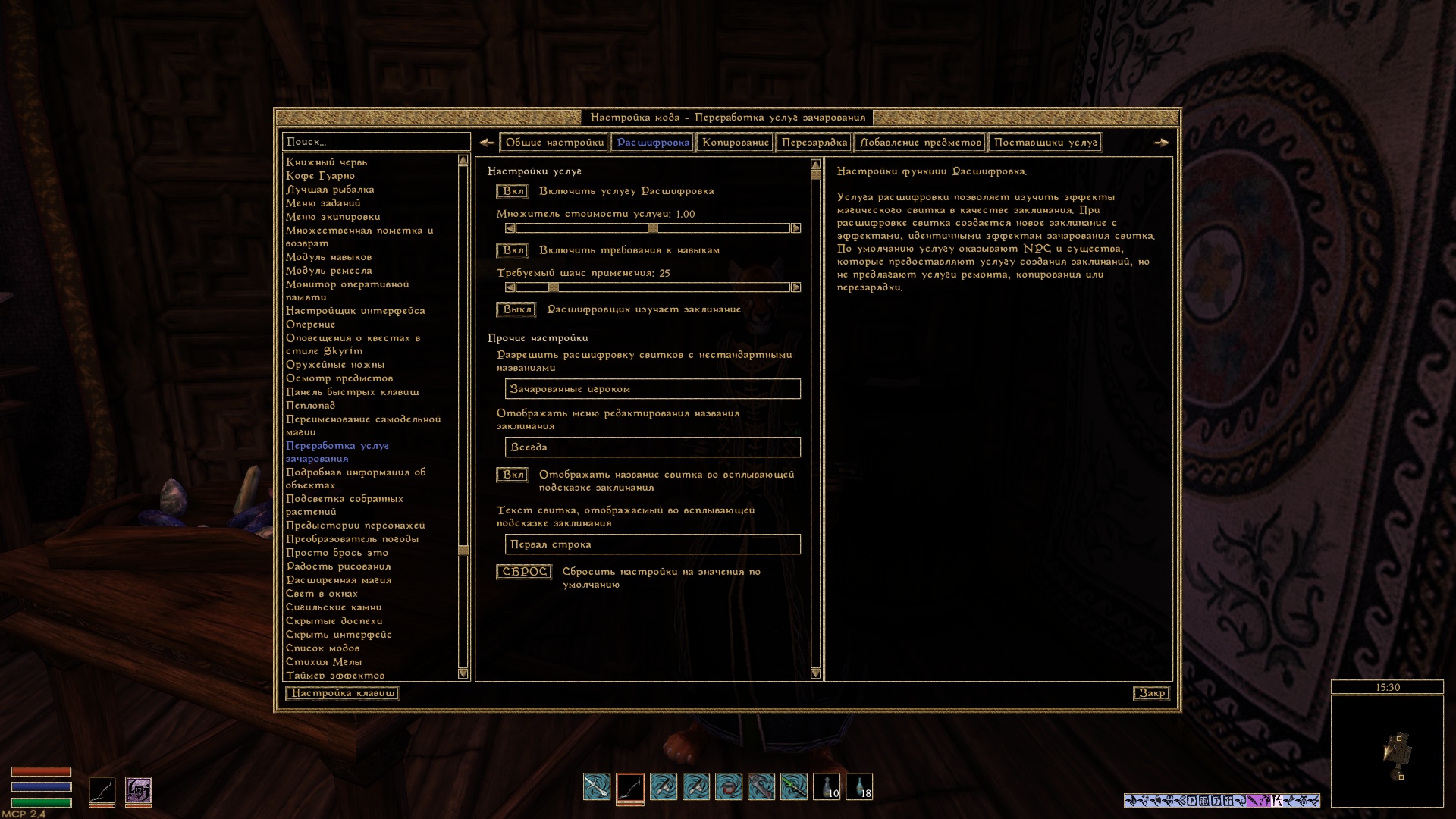Go to the Поставщики услуг tab
Image resolution: width=1456 pixels, height=819 pixels.
coord(1045,143)
